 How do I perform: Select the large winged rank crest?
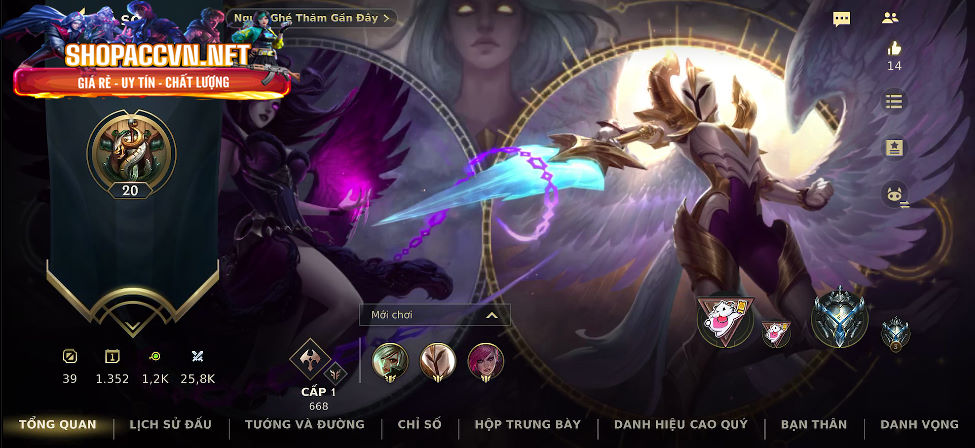(x=838, y=320)
